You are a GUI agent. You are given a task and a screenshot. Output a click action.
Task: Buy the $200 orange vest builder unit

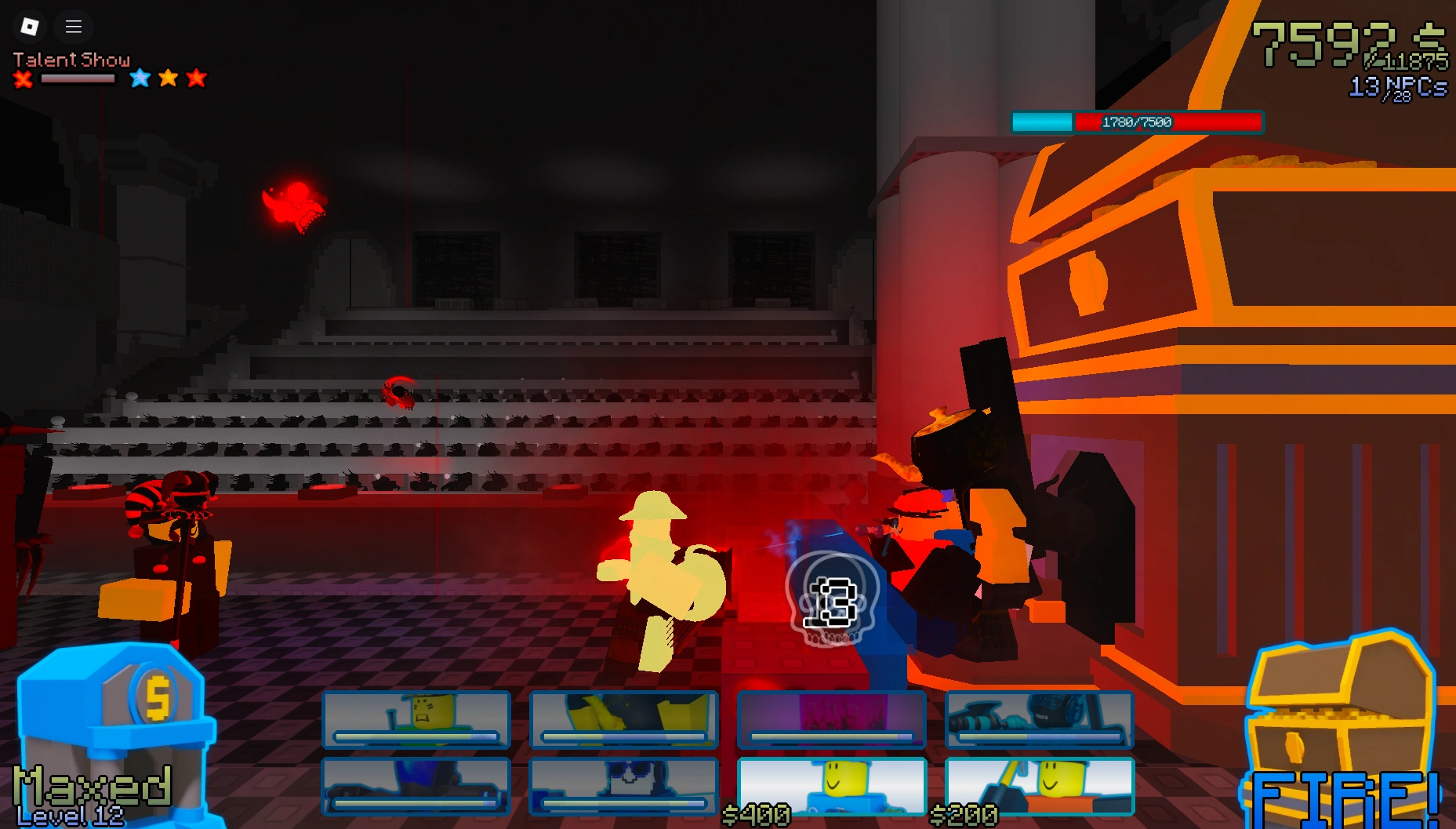pyautogui.click(x=1039, y=787)
